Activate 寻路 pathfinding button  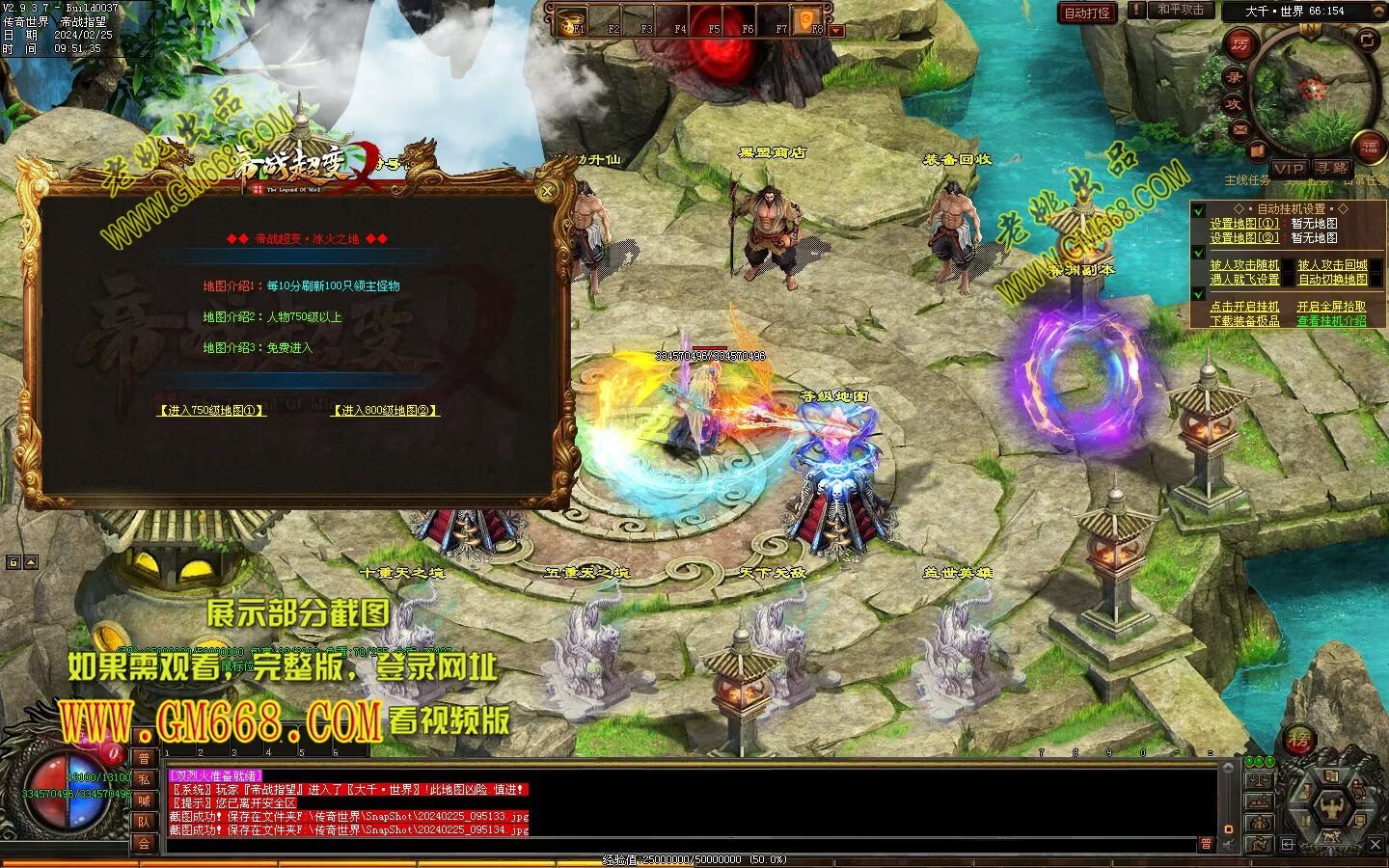1331,168
